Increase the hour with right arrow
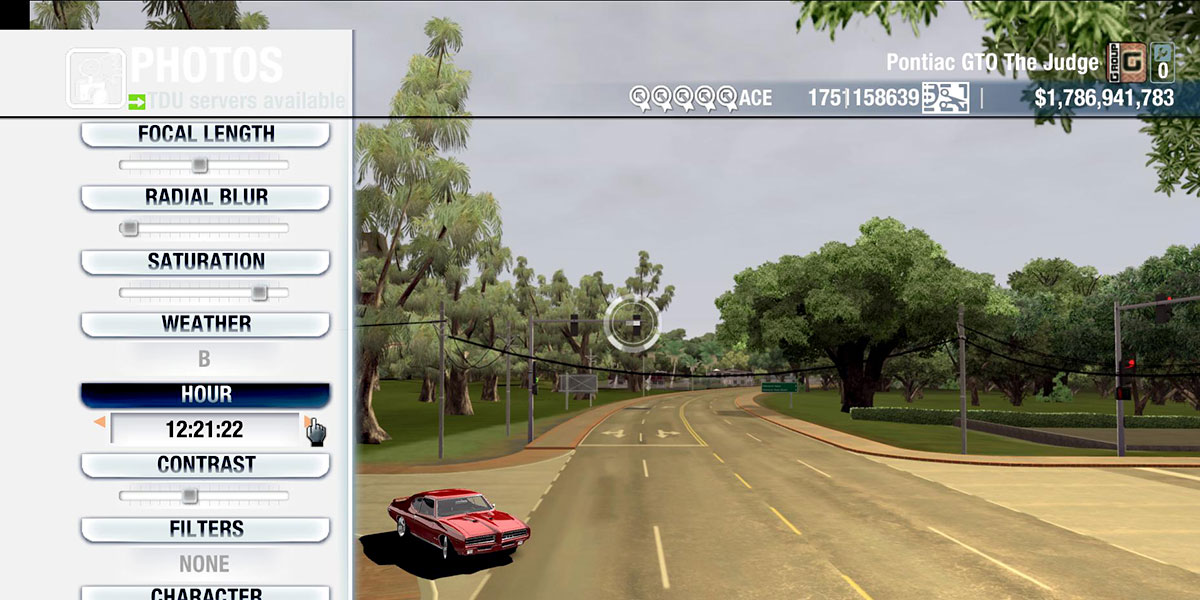 tap(309, 423)
